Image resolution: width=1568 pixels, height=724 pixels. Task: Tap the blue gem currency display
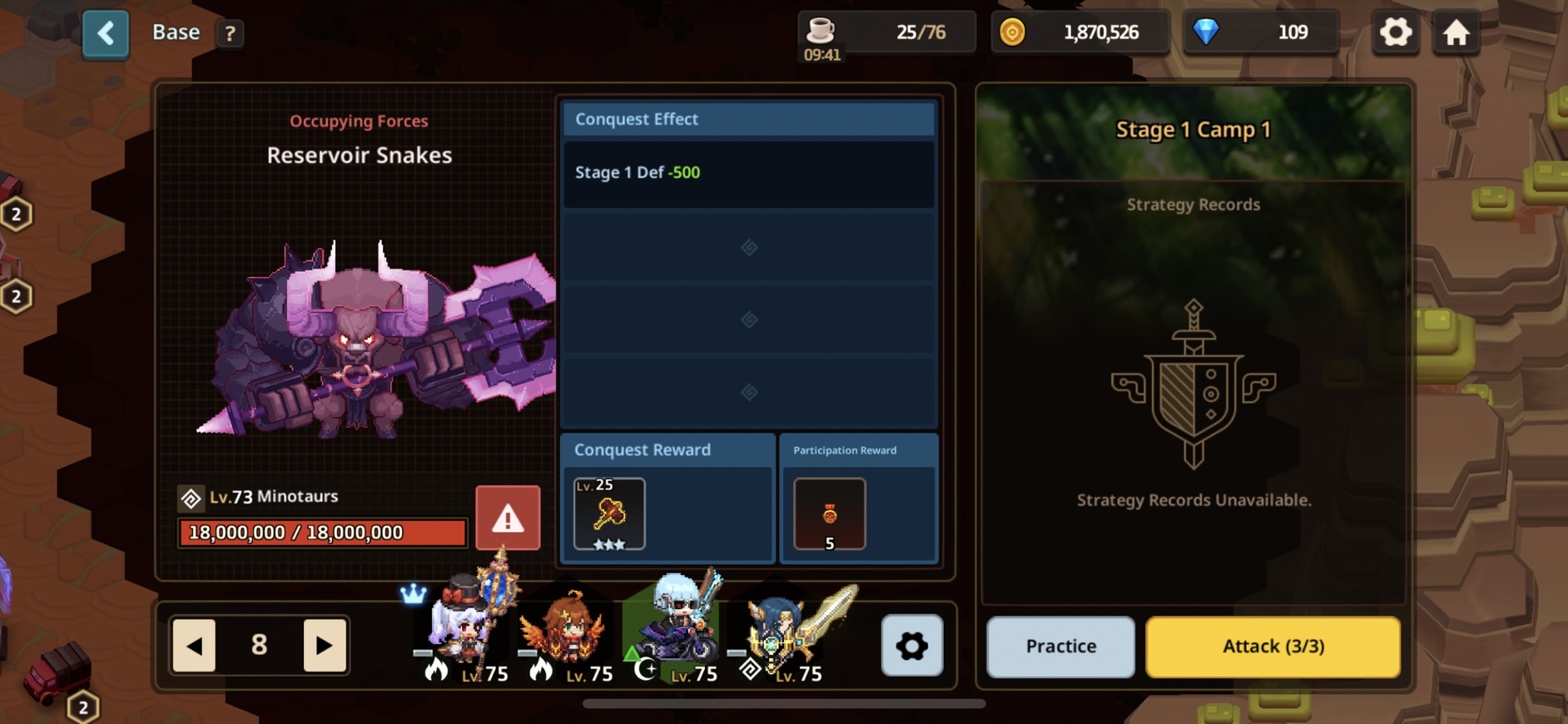tap(1260, 33)
